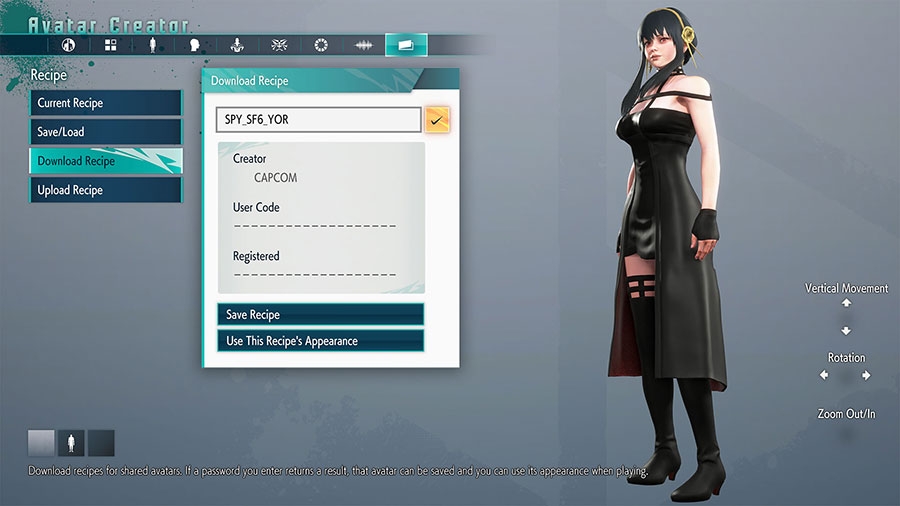Switch to the full body figure tab
Image resolution: width=900 pixels, height=506 pixels.
153,45
